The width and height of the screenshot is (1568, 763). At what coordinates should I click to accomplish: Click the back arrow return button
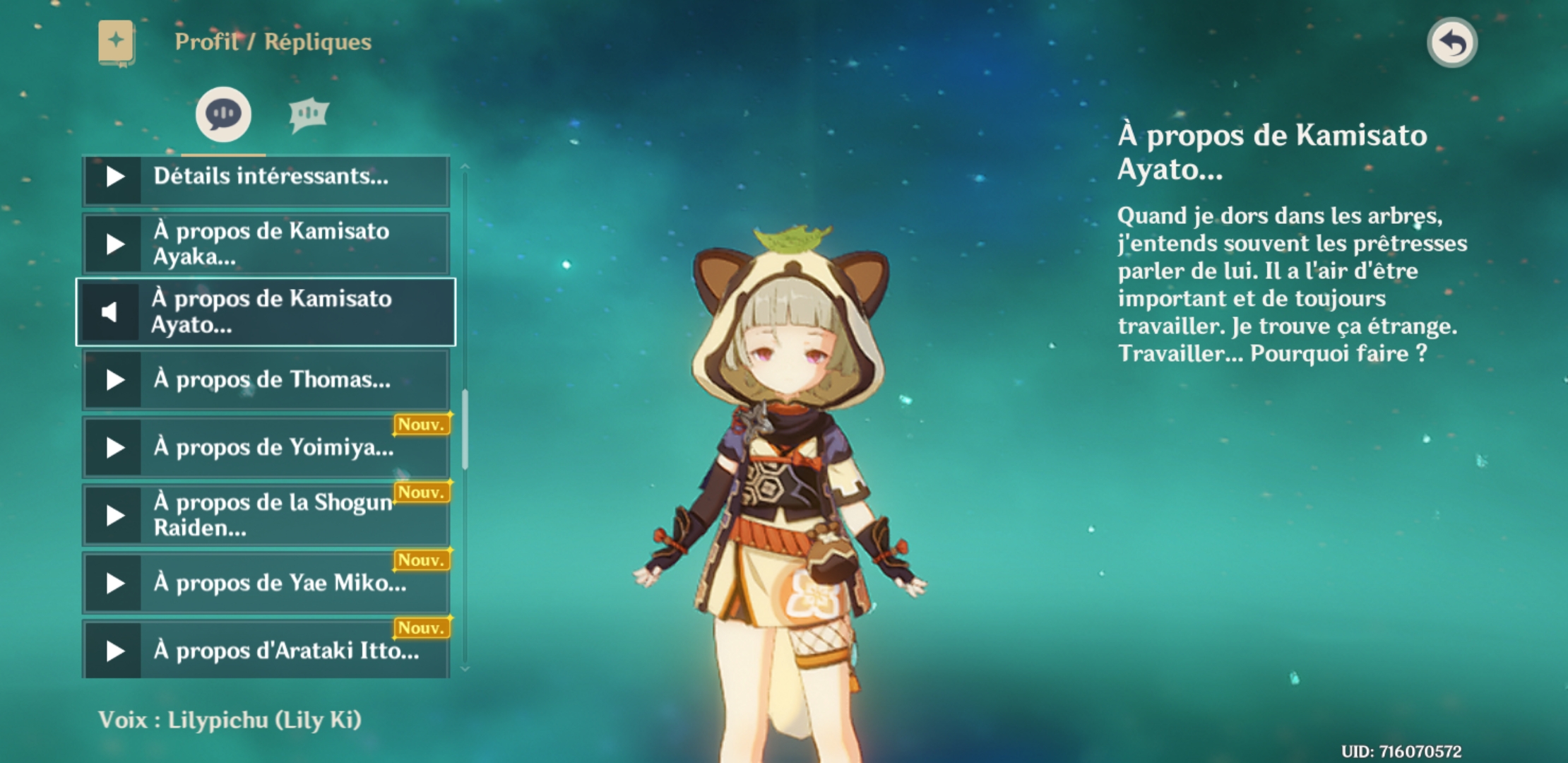coord(1452,43)
